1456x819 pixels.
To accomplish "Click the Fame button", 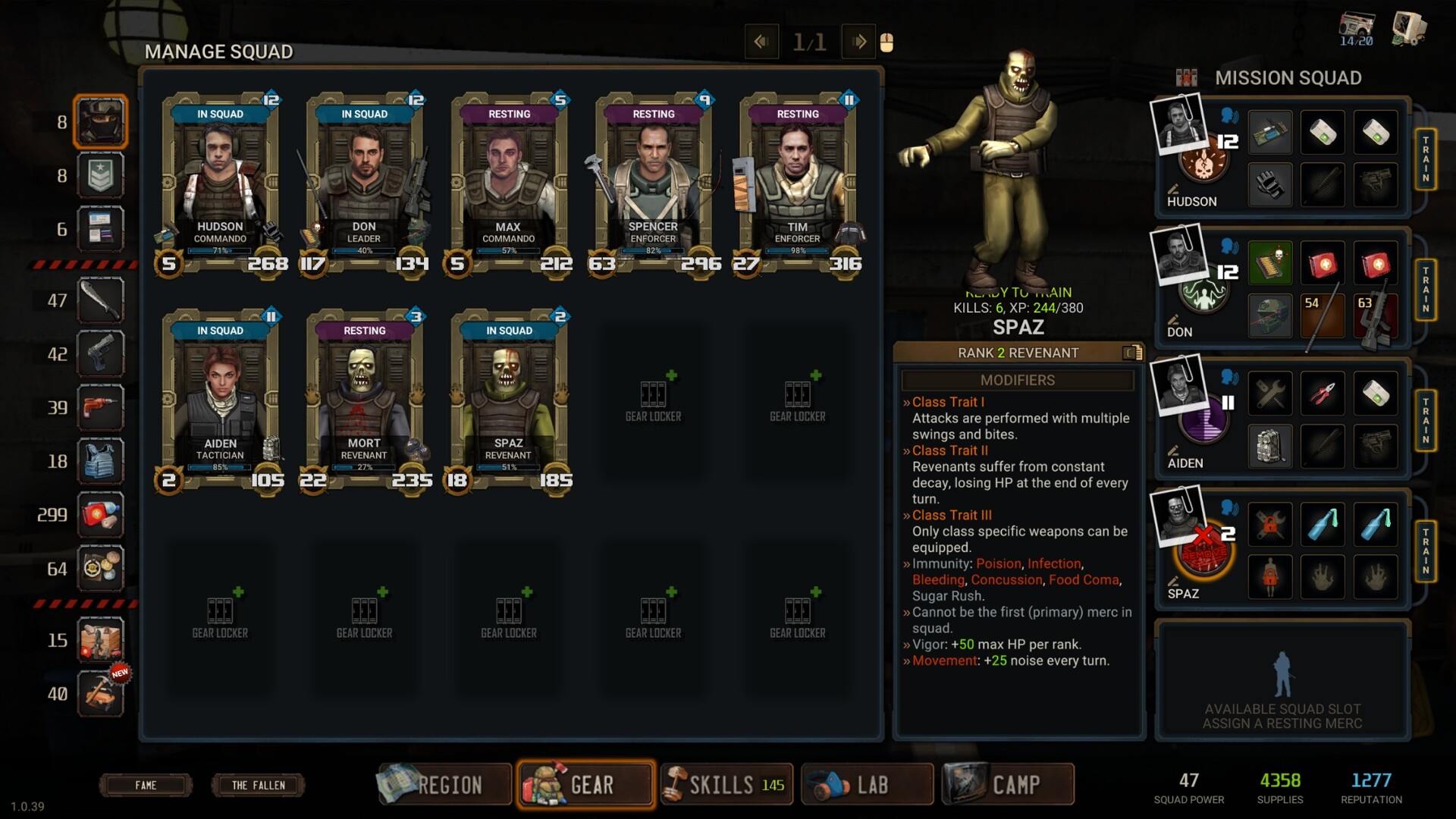I will click(146, 785).
